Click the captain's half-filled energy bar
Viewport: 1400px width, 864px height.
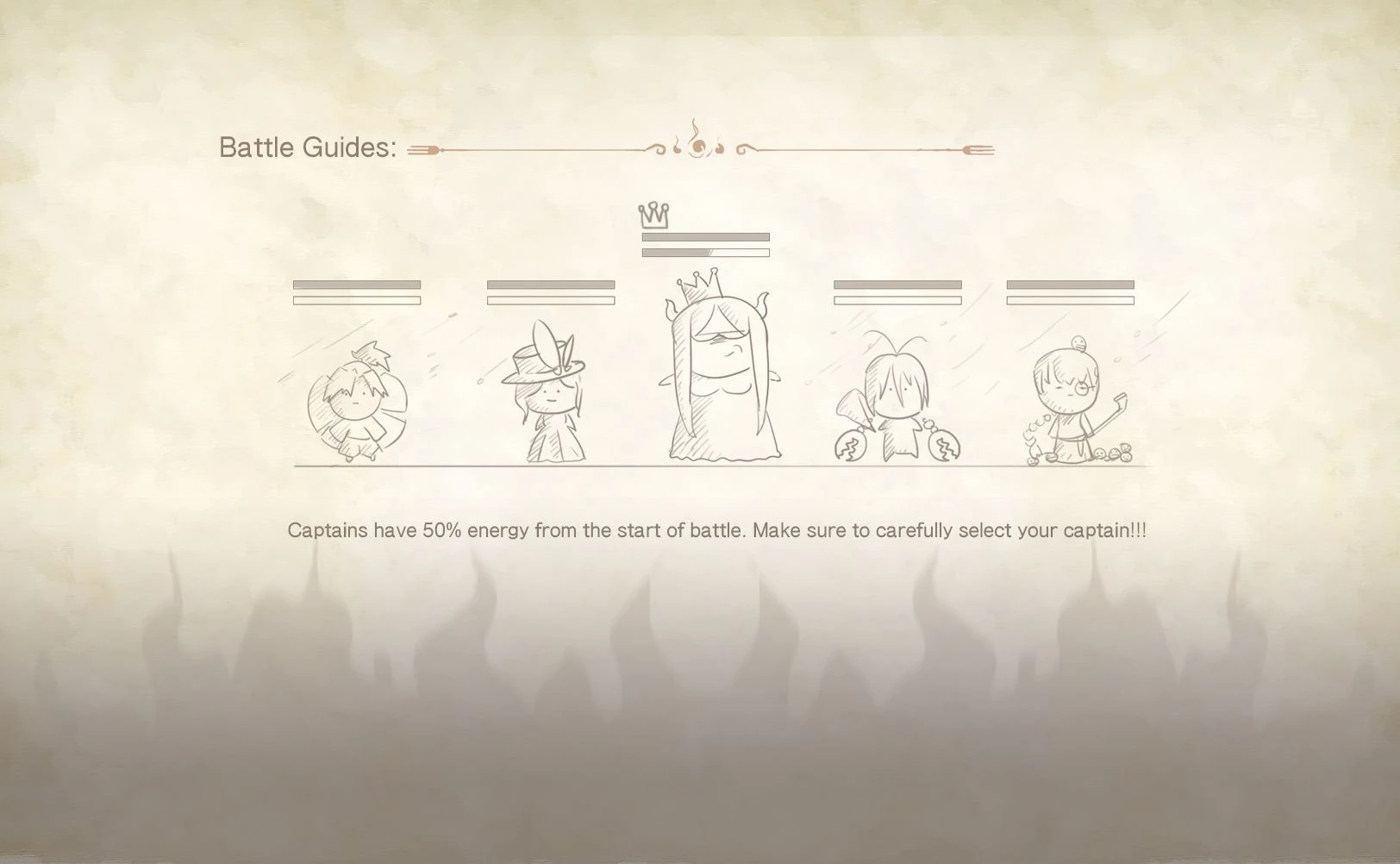(707, 254)
